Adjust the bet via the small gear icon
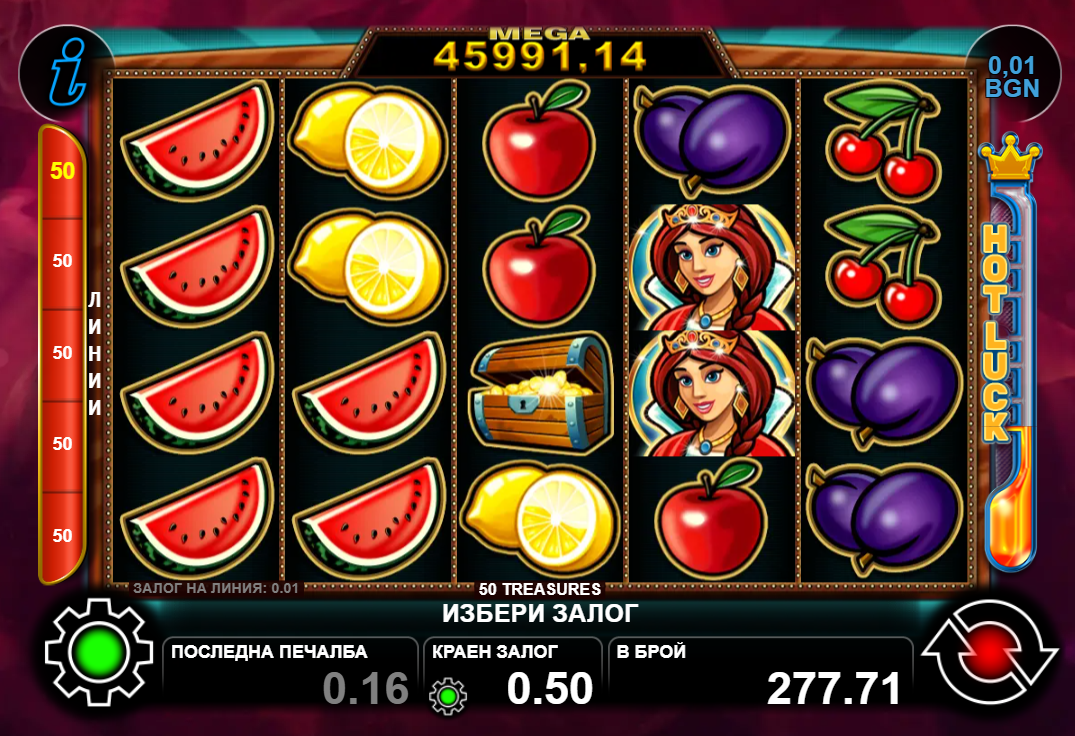1075x736 pixels. (x=448, y=693)
